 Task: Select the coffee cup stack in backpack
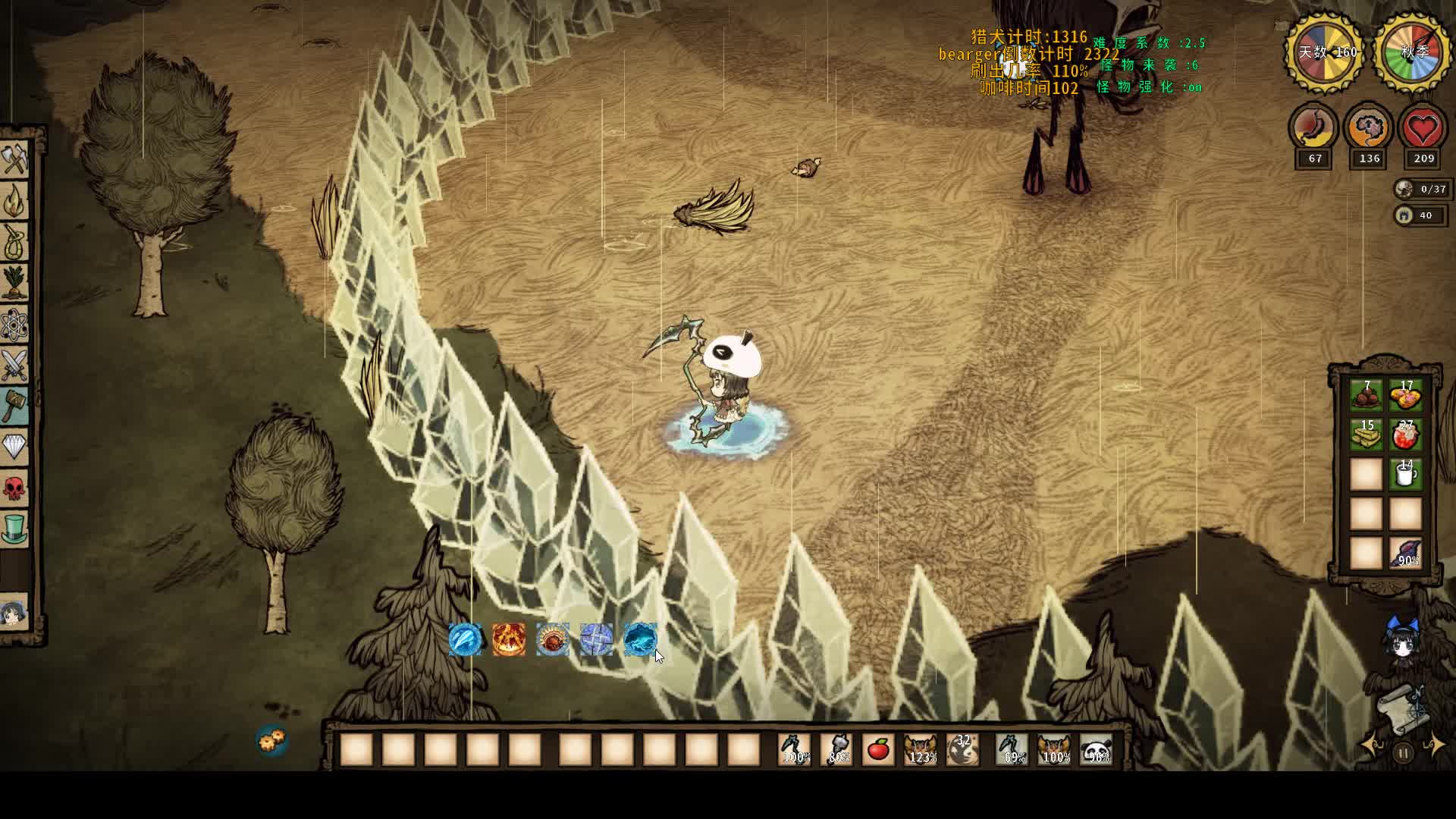(1406, 475)
